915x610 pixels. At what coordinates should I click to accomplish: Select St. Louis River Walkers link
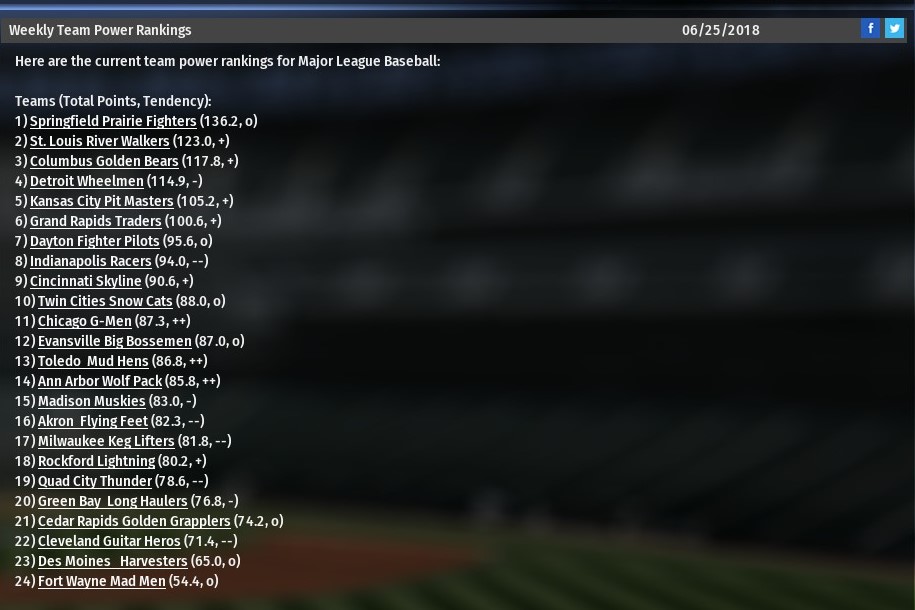(x=100, y=141)
